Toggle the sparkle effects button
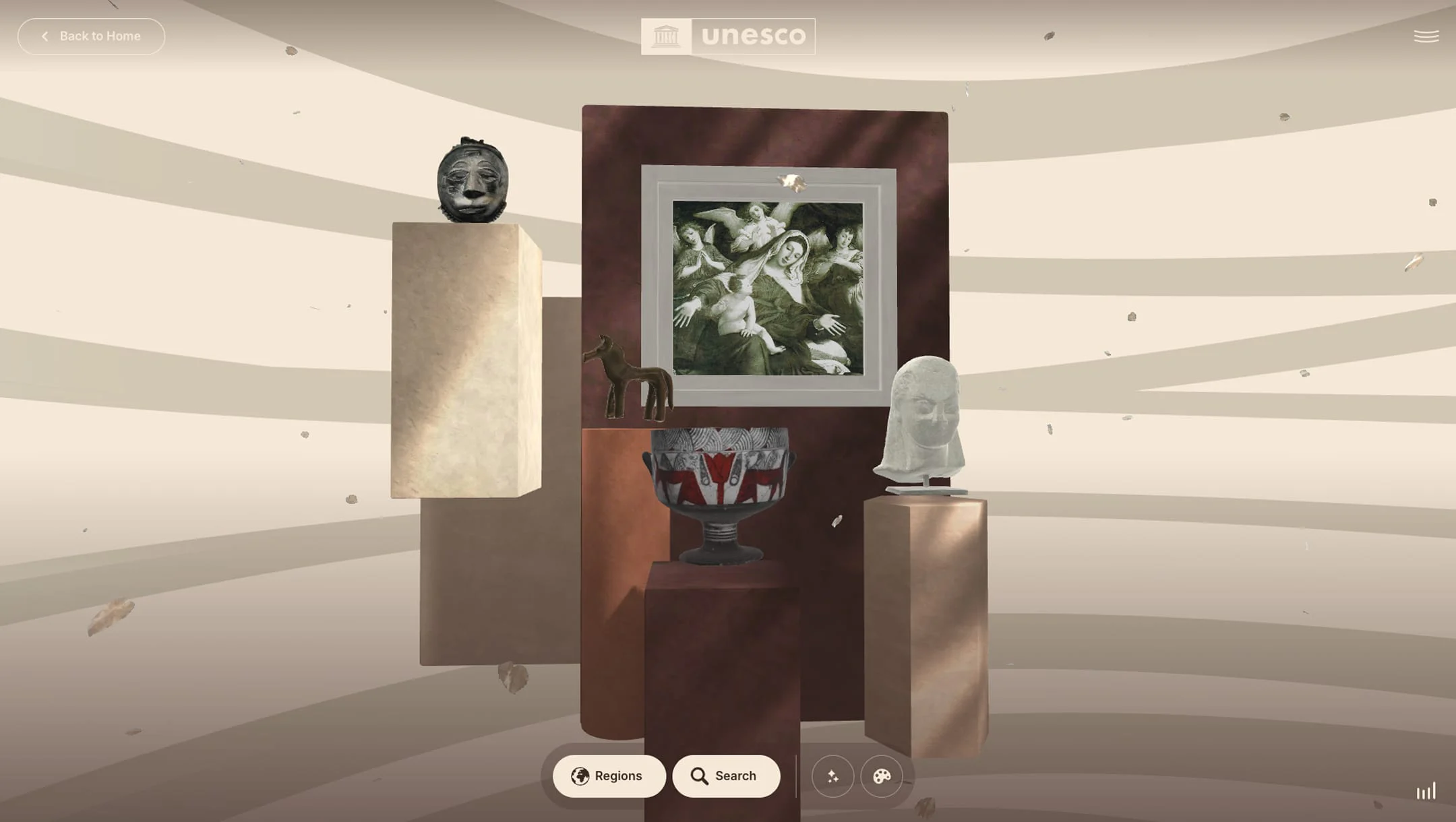Screen dimensions: 1456x822 pyautogui.click(x=832, y=776)
